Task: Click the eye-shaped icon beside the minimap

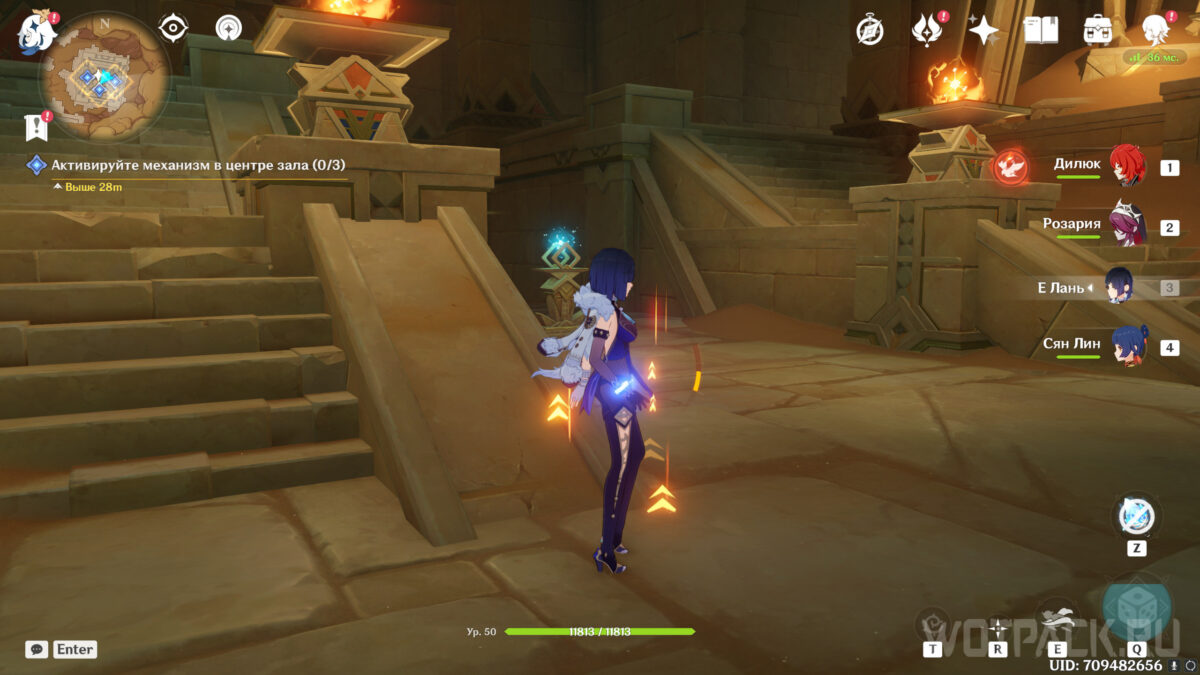Action: coord(174,28)
